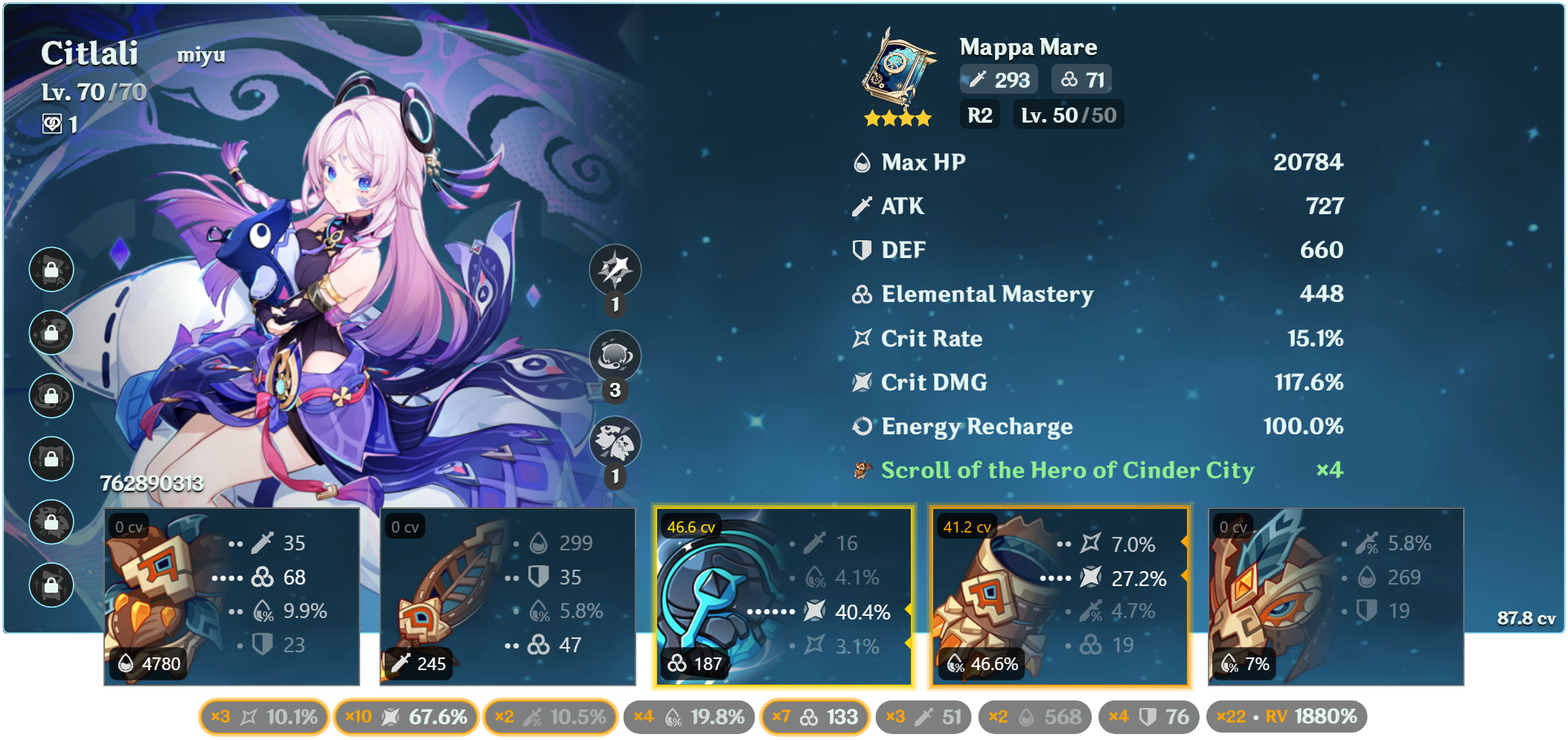Click the R2 refinement badge

(x=979, y=114)
